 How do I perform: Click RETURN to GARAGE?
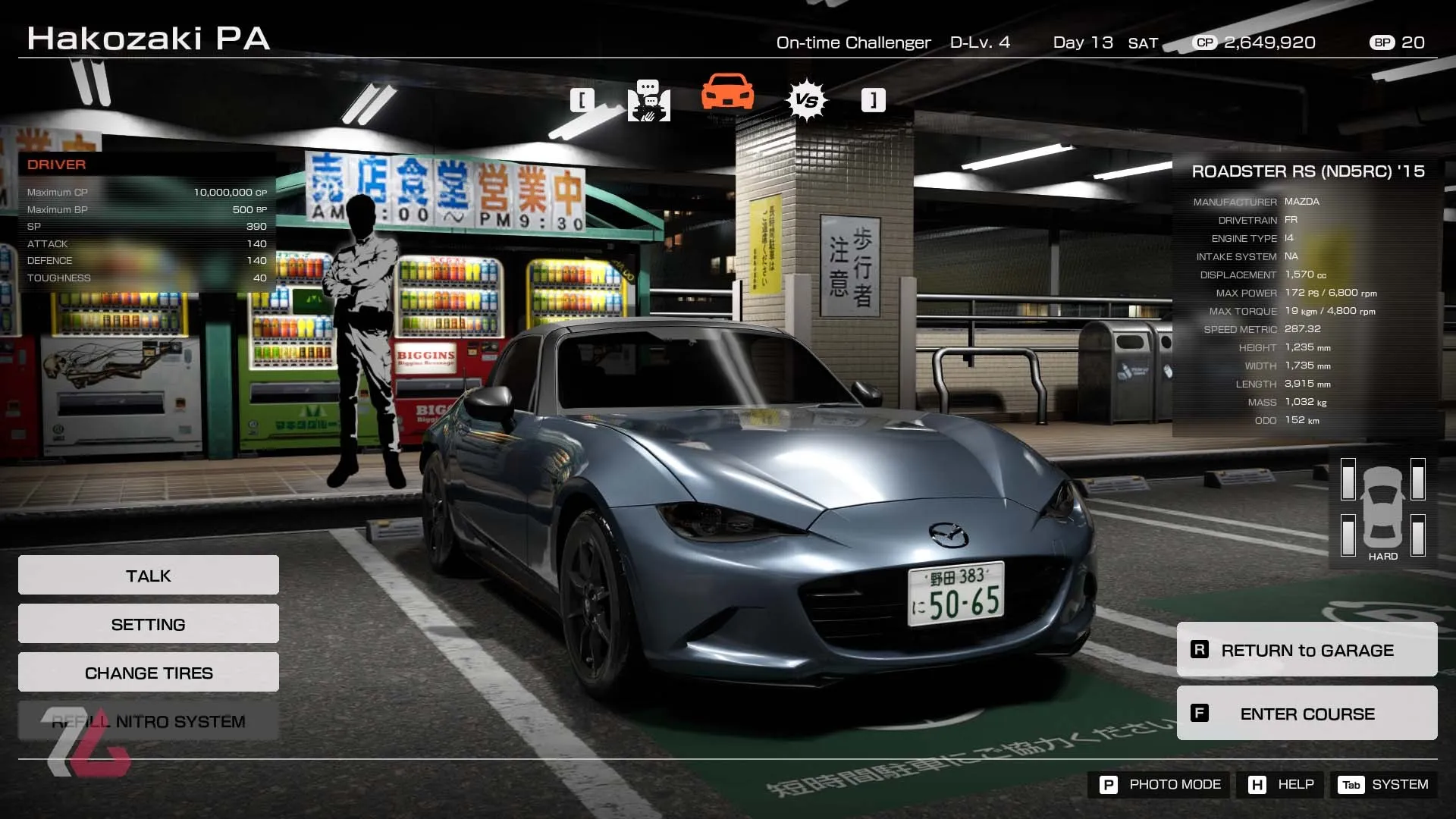[x=1307, y=650]
